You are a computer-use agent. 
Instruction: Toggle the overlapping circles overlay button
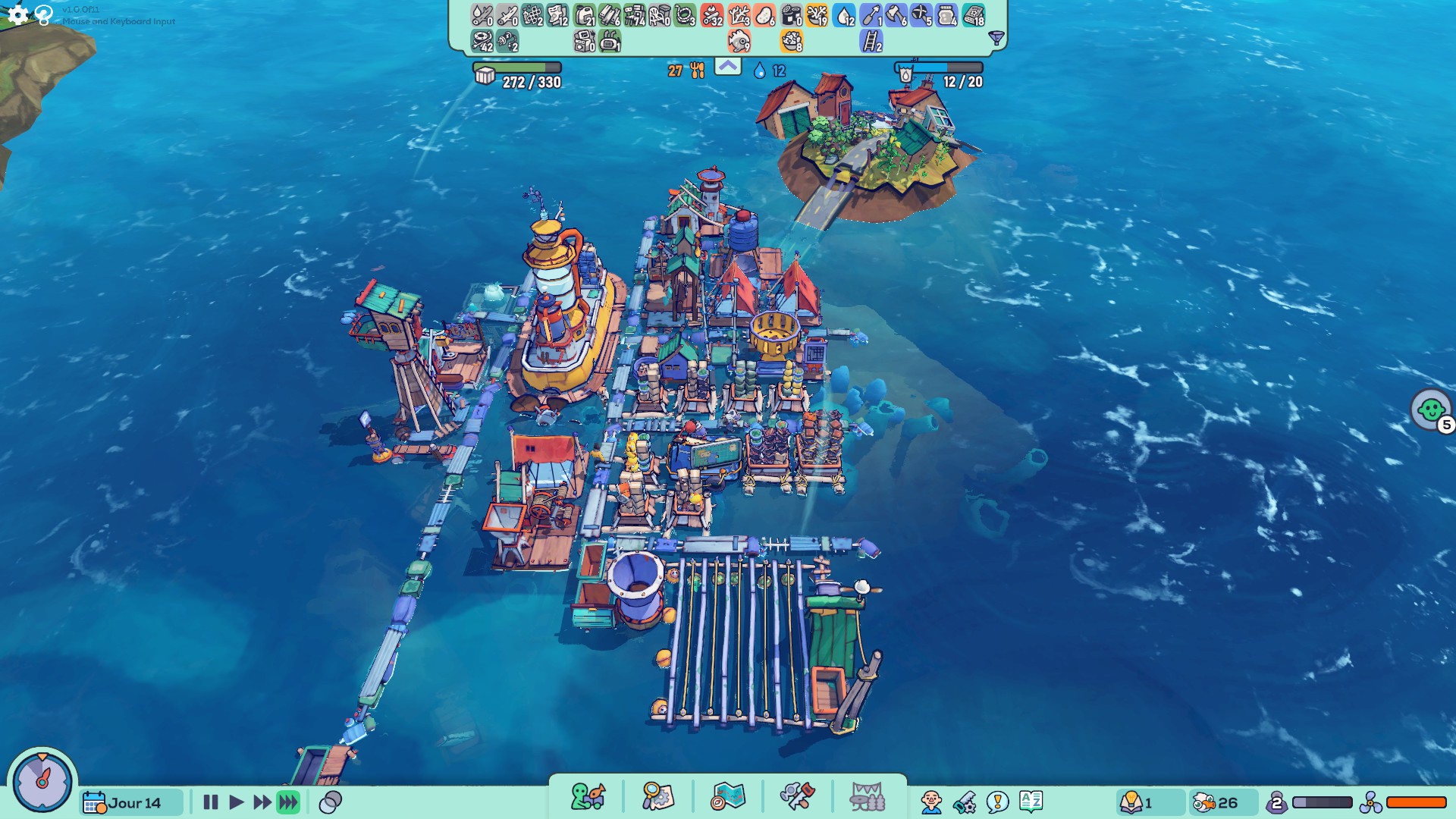pyautogui.click(x=331, y=802)
